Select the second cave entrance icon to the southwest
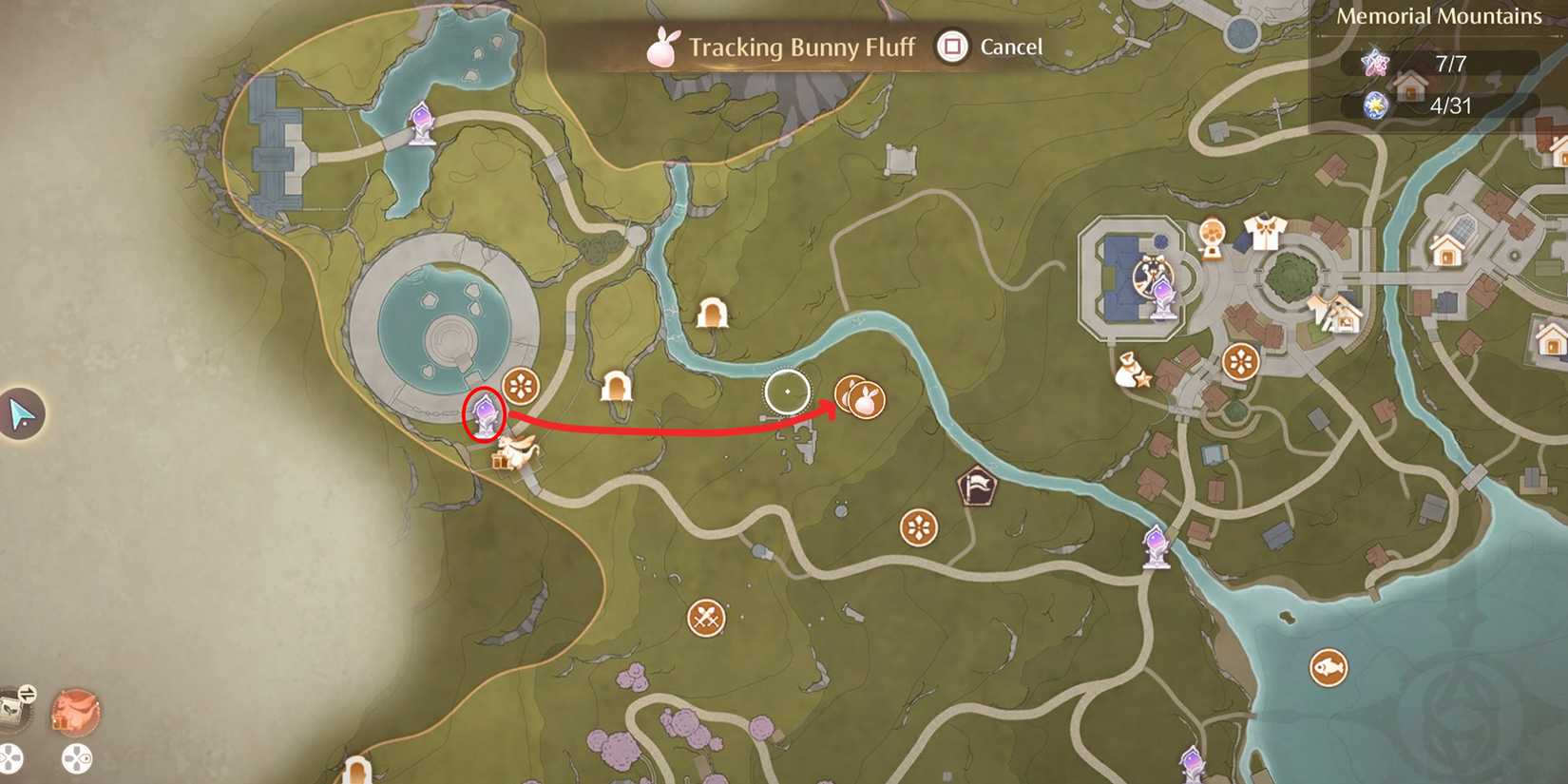Viewport: 1568px width, 784px height. [x=619, y=388]
